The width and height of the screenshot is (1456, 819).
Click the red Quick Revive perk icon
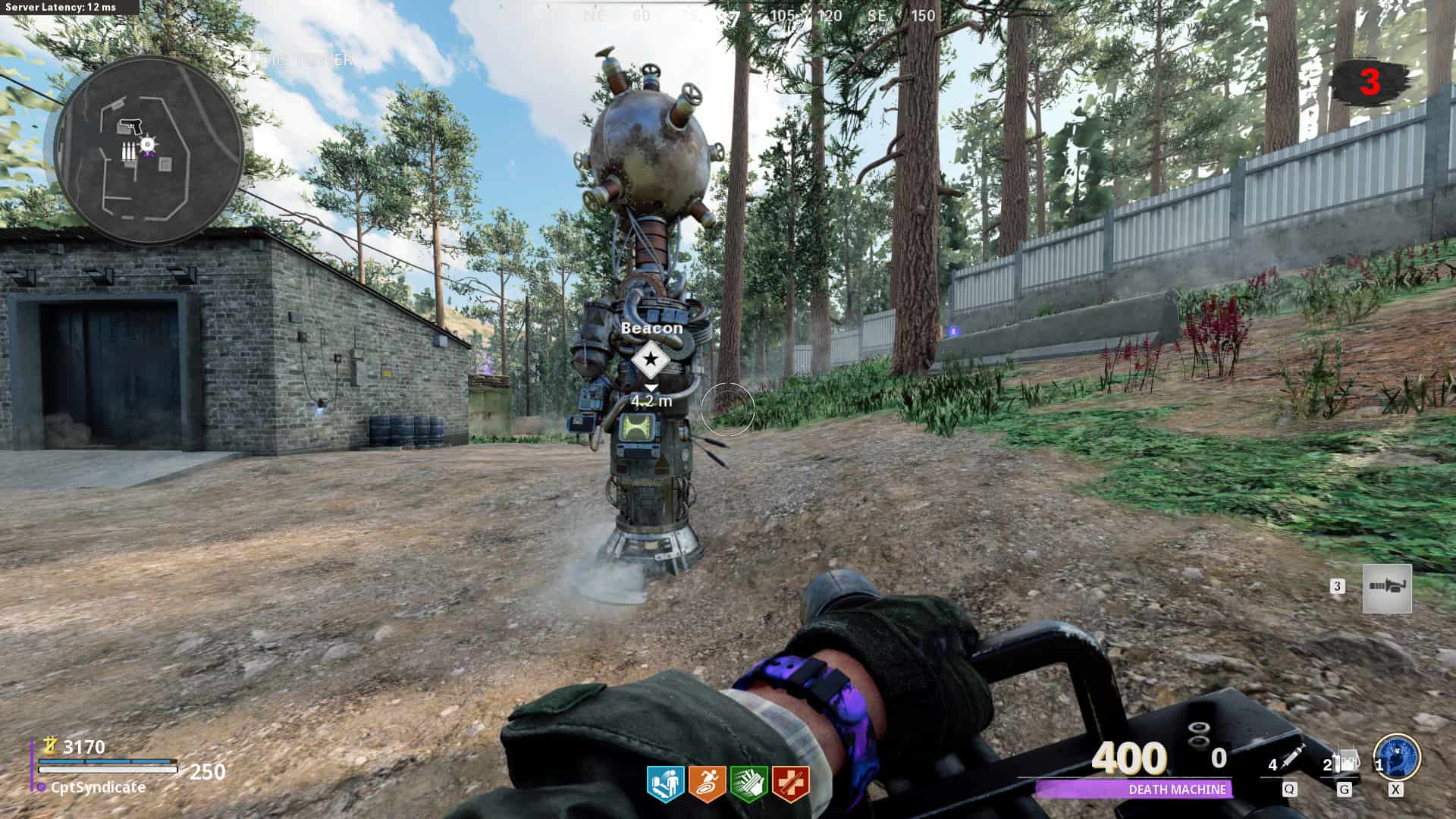[790, 785]
